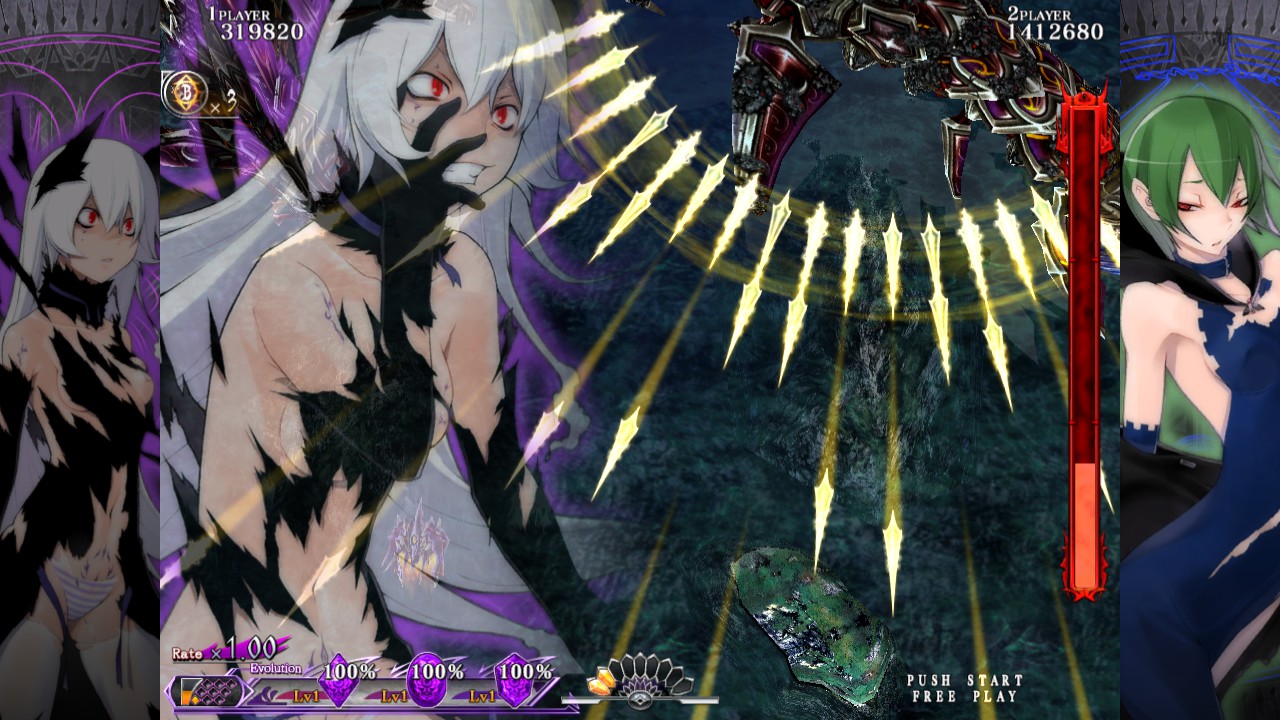Click the yellow crystal pickup icon

click(x=601, y=681)
